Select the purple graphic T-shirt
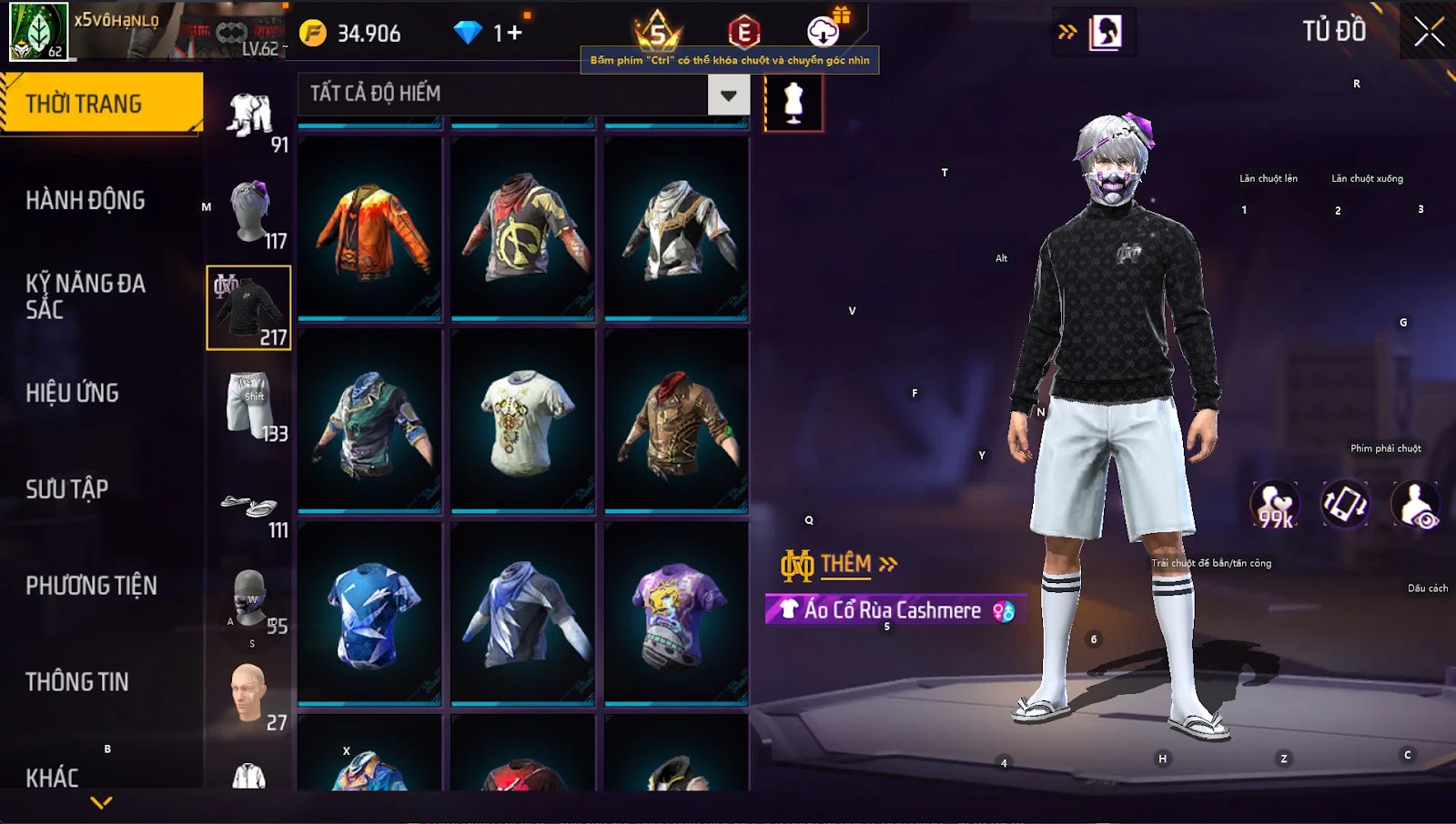Screen dimensions: 1456x824 (676, 613)
